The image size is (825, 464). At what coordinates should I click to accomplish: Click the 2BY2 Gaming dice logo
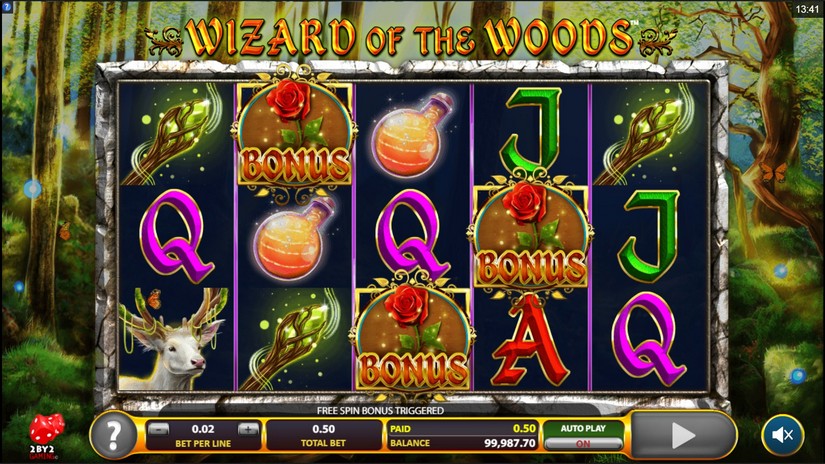tap(46, 434)
